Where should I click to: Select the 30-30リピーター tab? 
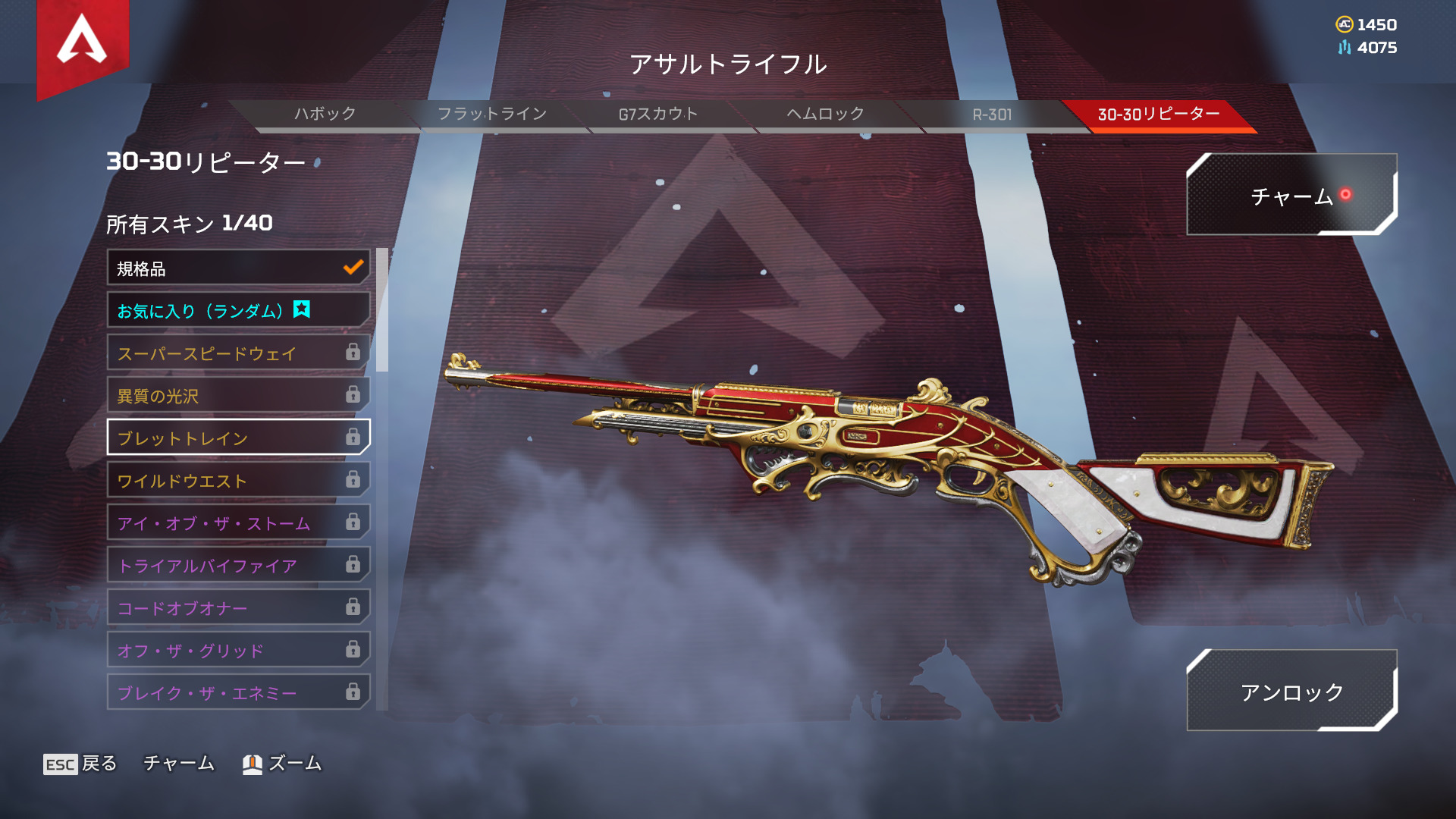point(1159,115)
